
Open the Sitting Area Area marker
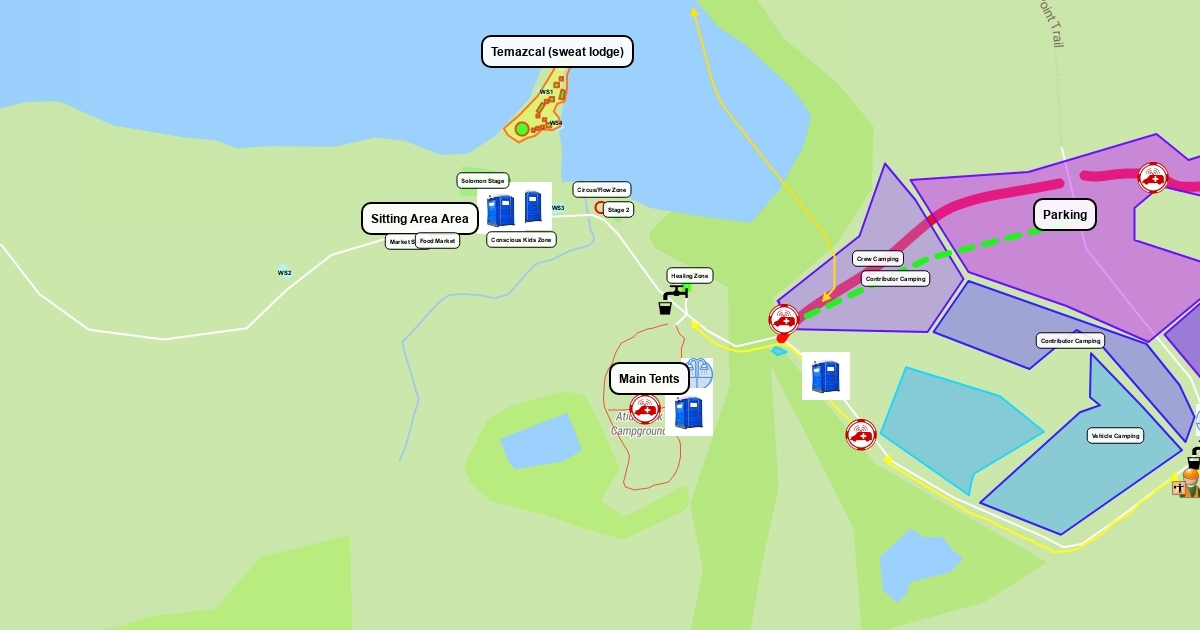pyautogui.click(x=419, y=219)
